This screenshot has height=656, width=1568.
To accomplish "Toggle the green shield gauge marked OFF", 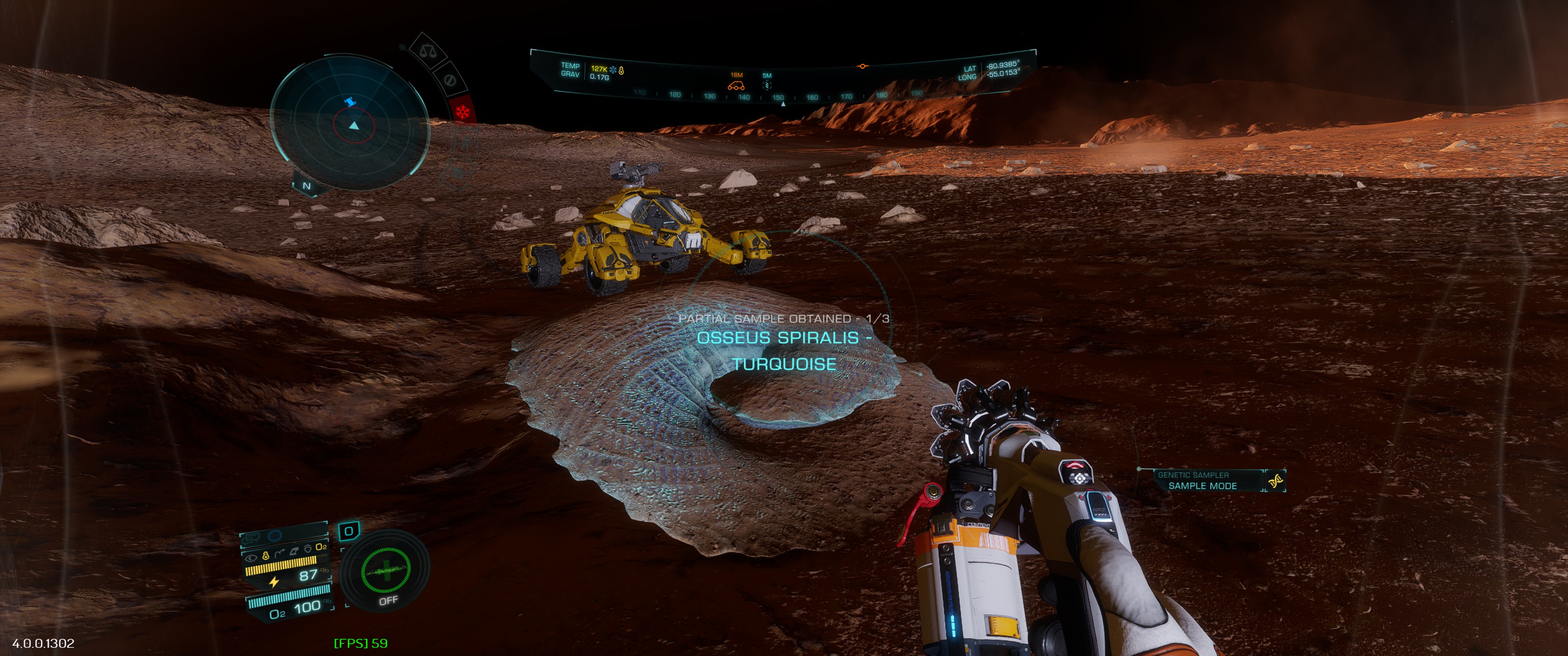I will pos(385,571).
